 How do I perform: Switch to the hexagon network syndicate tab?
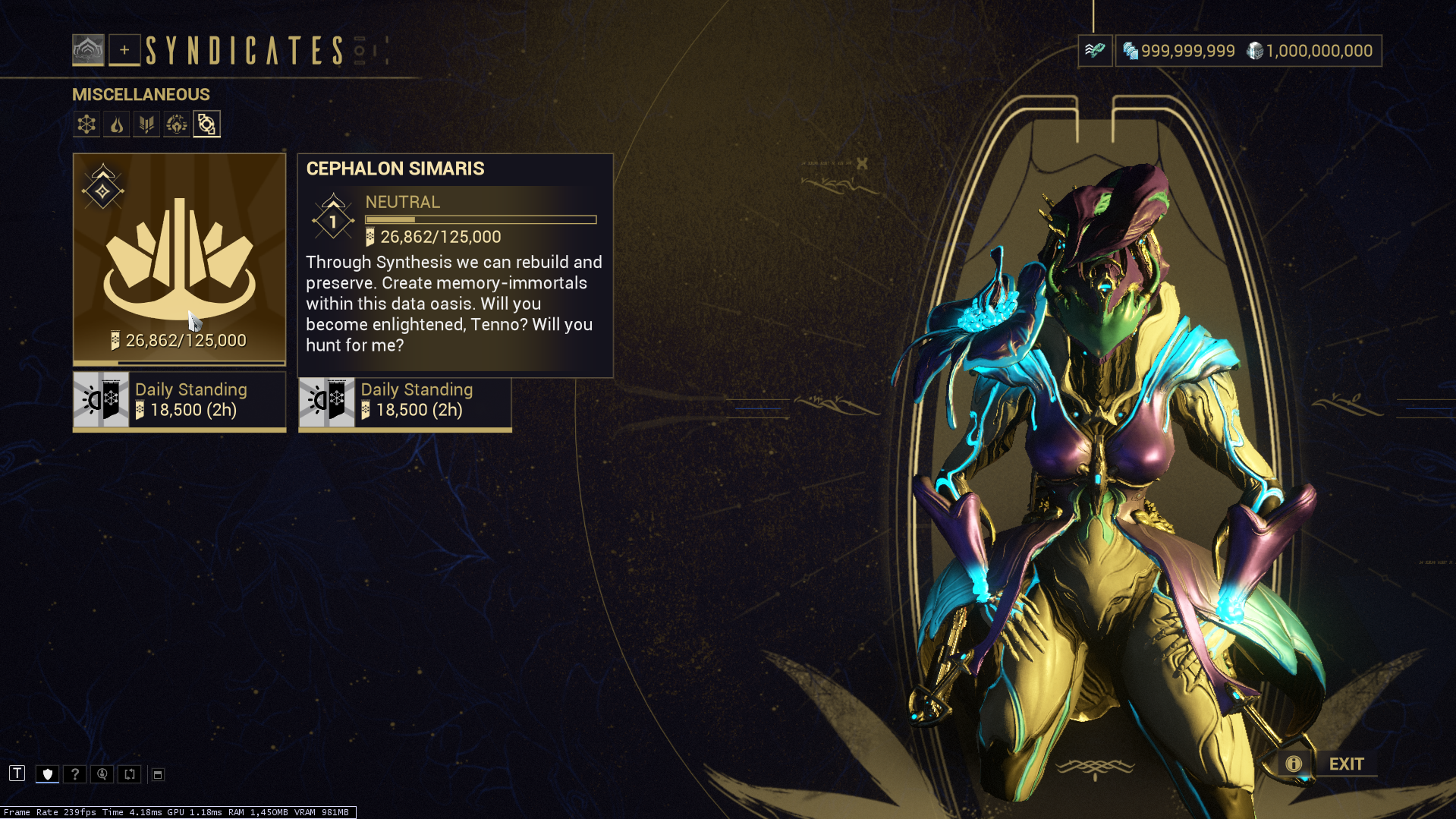click(86, 124)
